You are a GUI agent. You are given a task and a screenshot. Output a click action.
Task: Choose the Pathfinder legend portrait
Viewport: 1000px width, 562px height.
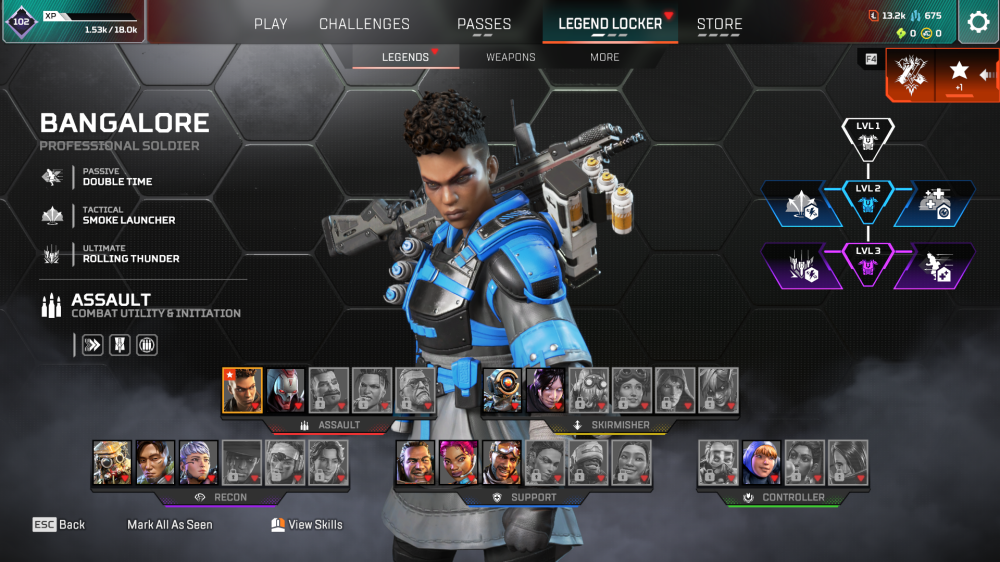[x=502, y=390]
